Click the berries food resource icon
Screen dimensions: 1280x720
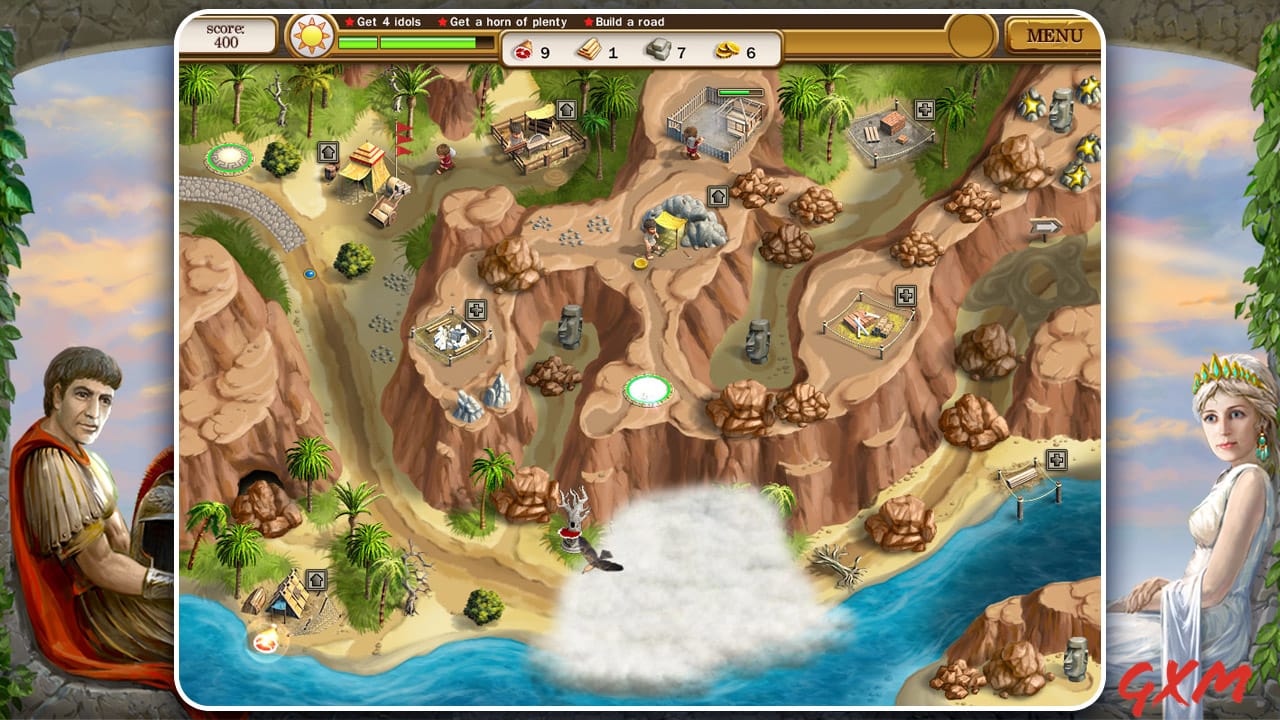[x=524, y=50]
